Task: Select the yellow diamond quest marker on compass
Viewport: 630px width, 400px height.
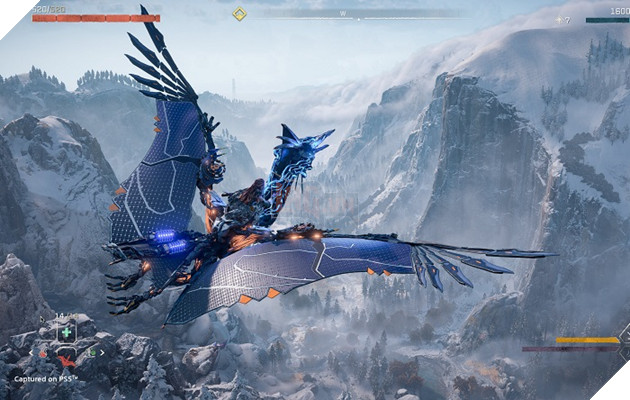Action: pos(239,13)
